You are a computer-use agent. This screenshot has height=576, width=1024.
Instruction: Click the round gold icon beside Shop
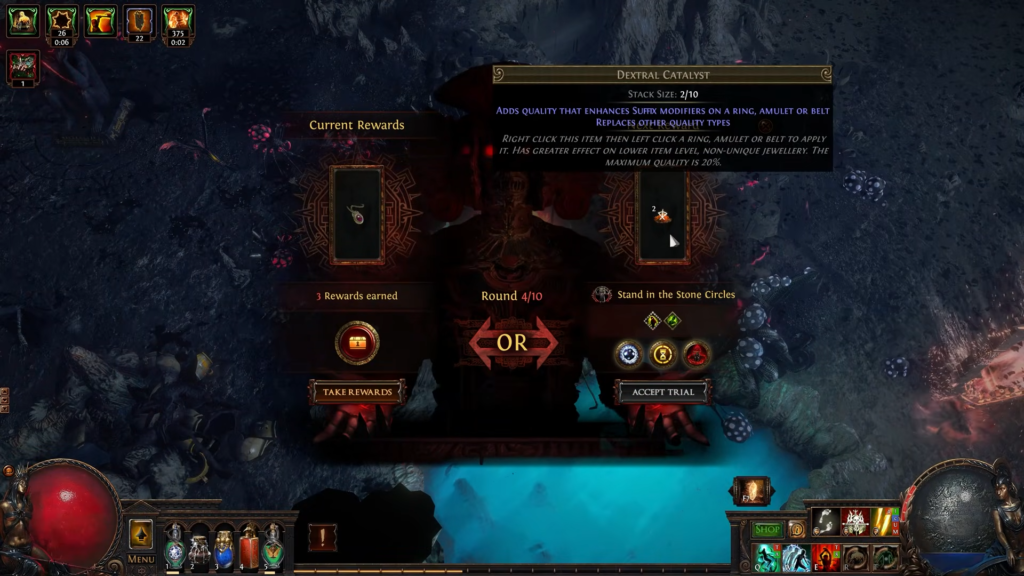797,529
